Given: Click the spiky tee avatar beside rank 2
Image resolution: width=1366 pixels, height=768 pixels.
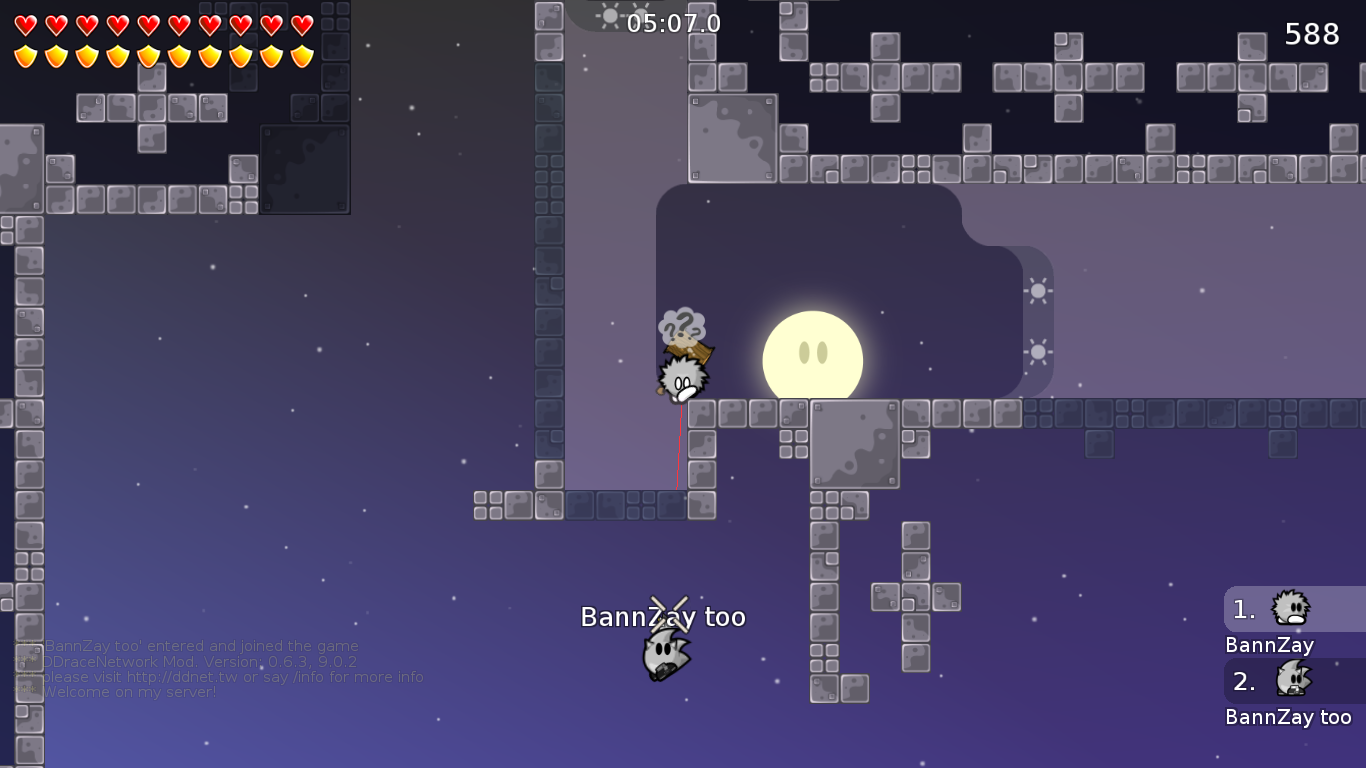Looking at the screenshot, I should point(1293,681).
